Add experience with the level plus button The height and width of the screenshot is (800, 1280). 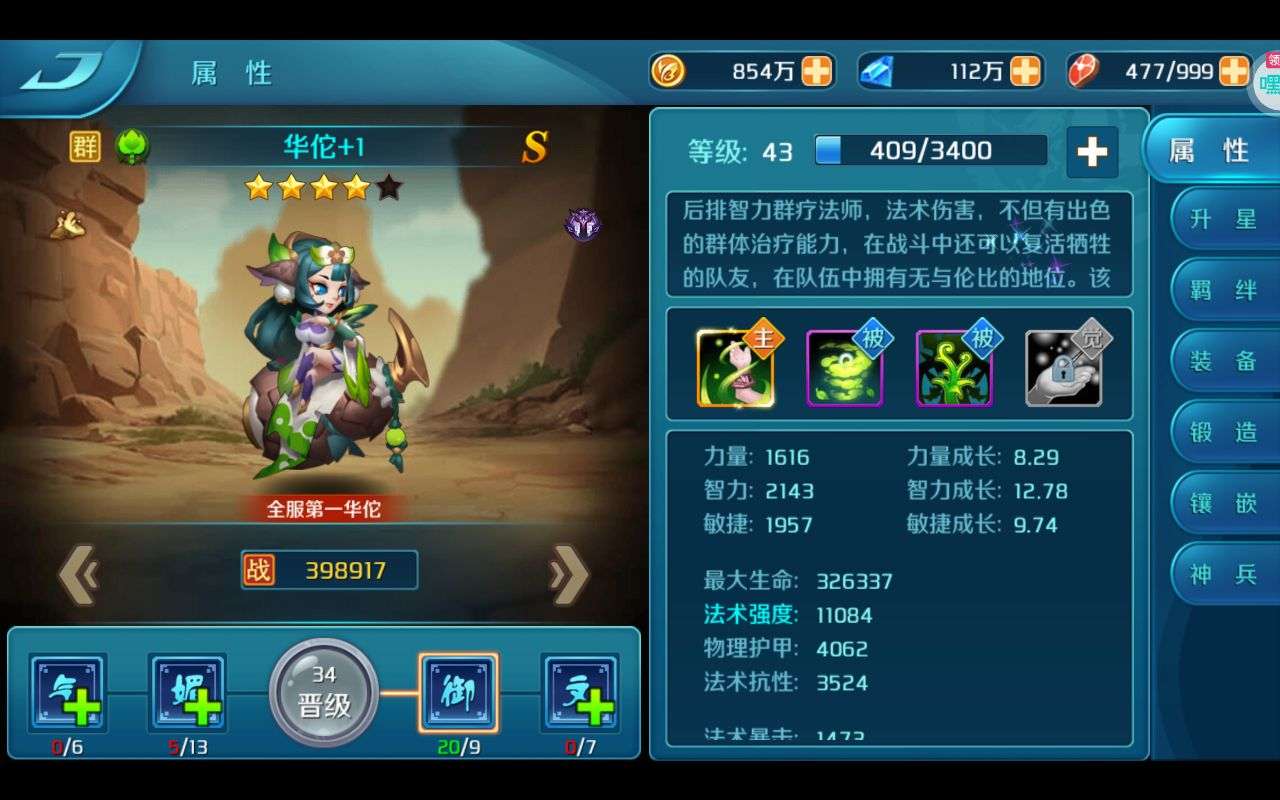(x=1091, y=152)
